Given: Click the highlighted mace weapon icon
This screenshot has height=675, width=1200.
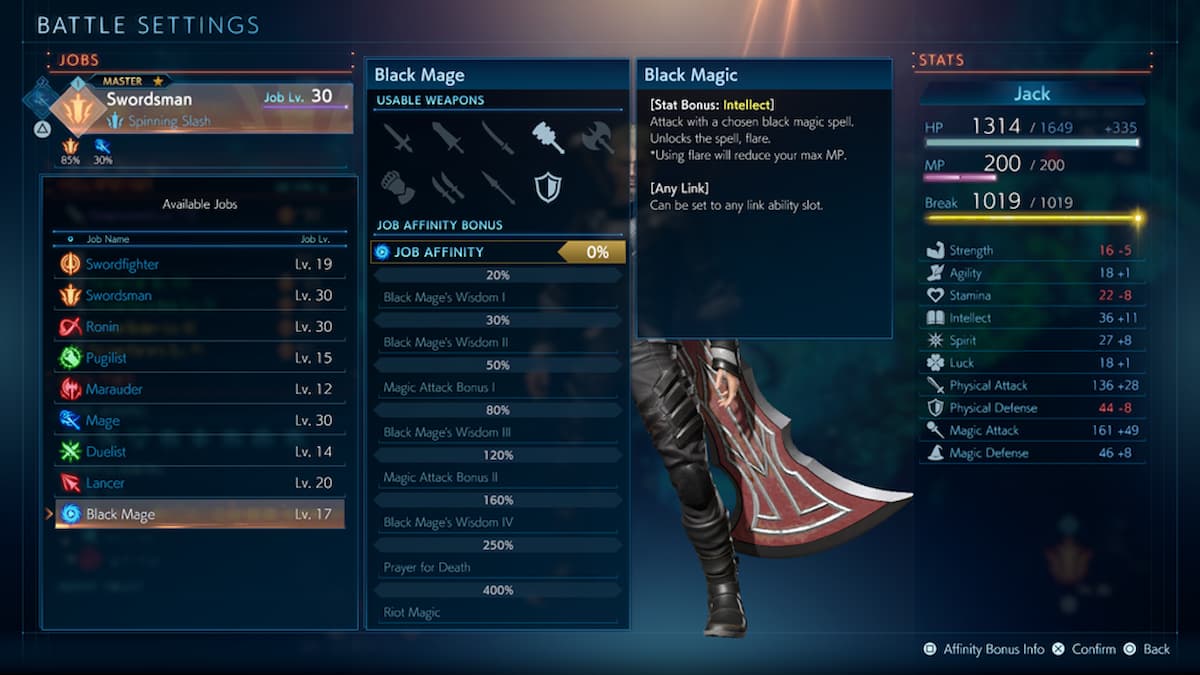Looking at the screenshot, I should coord(548,137).
